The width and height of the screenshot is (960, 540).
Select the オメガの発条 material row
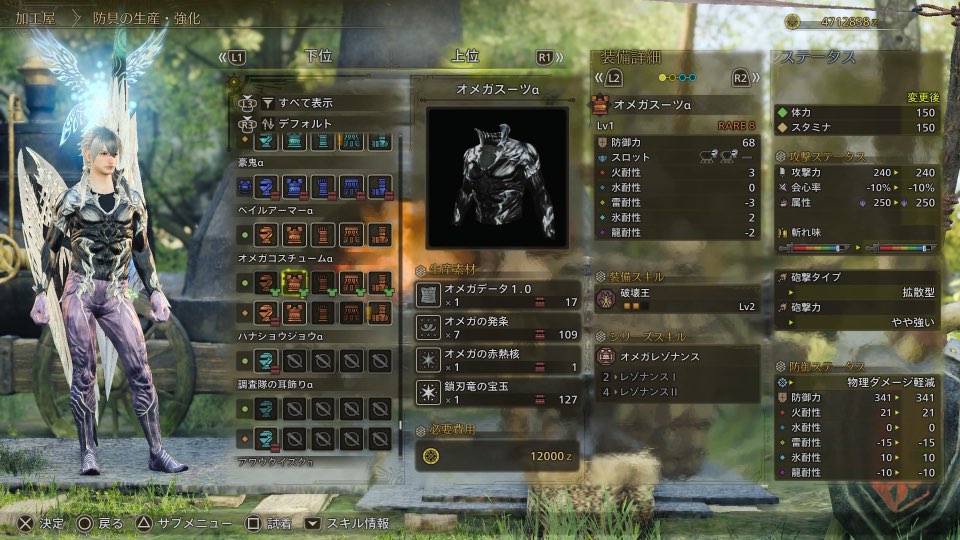[x=498, y=328]
